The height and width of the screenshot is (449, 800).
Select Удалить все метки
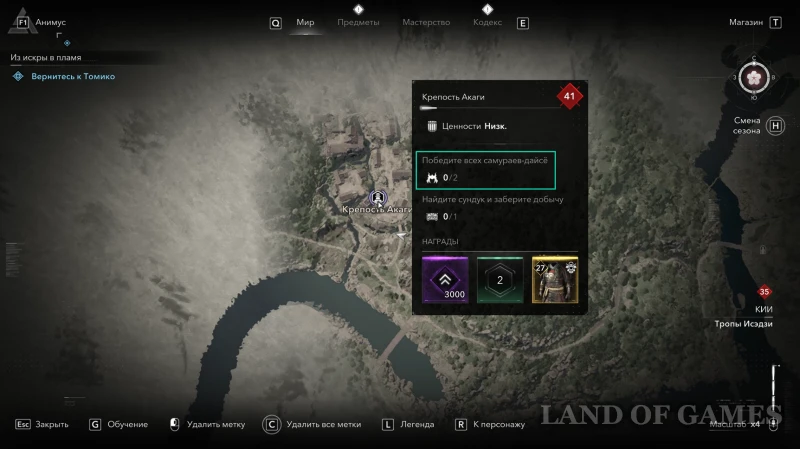tap(322, 424)
